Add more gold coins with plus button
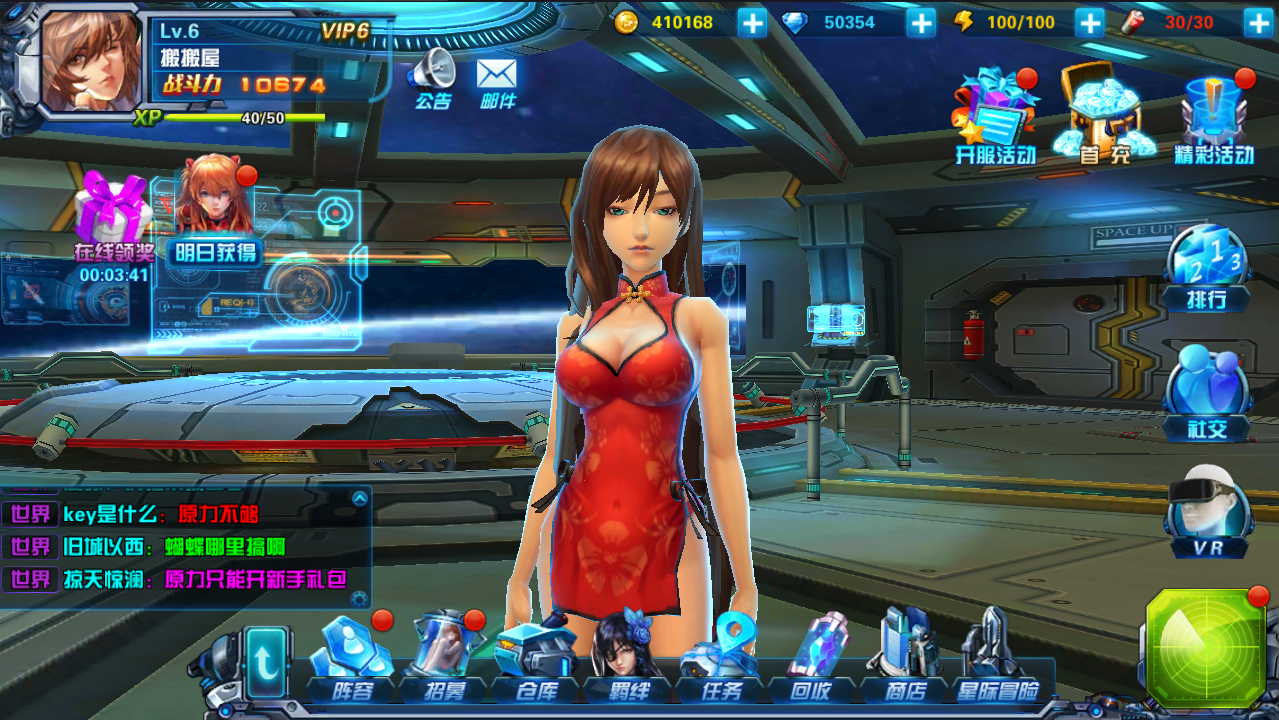 (x=752, y=22)
